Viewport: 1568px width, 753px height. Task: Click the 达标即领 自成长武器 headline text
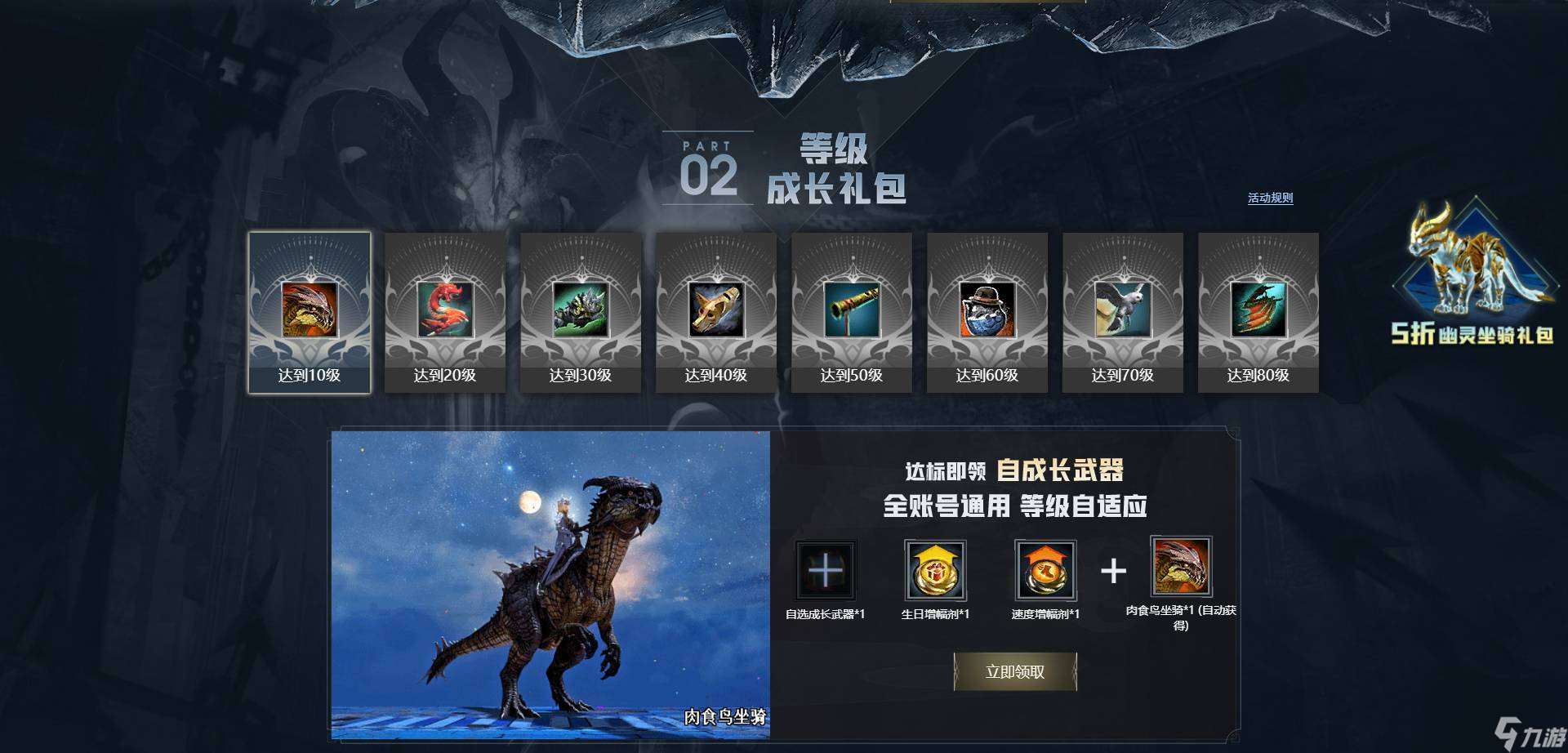point(1014,469)
